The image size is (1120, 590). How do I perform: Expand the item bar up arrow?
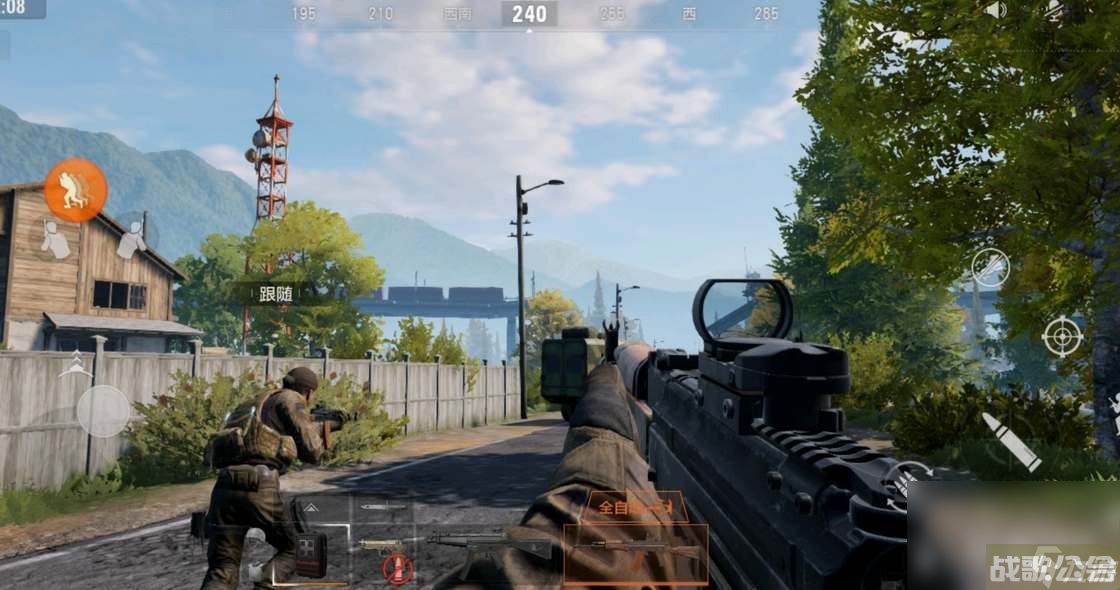(310, 508)
